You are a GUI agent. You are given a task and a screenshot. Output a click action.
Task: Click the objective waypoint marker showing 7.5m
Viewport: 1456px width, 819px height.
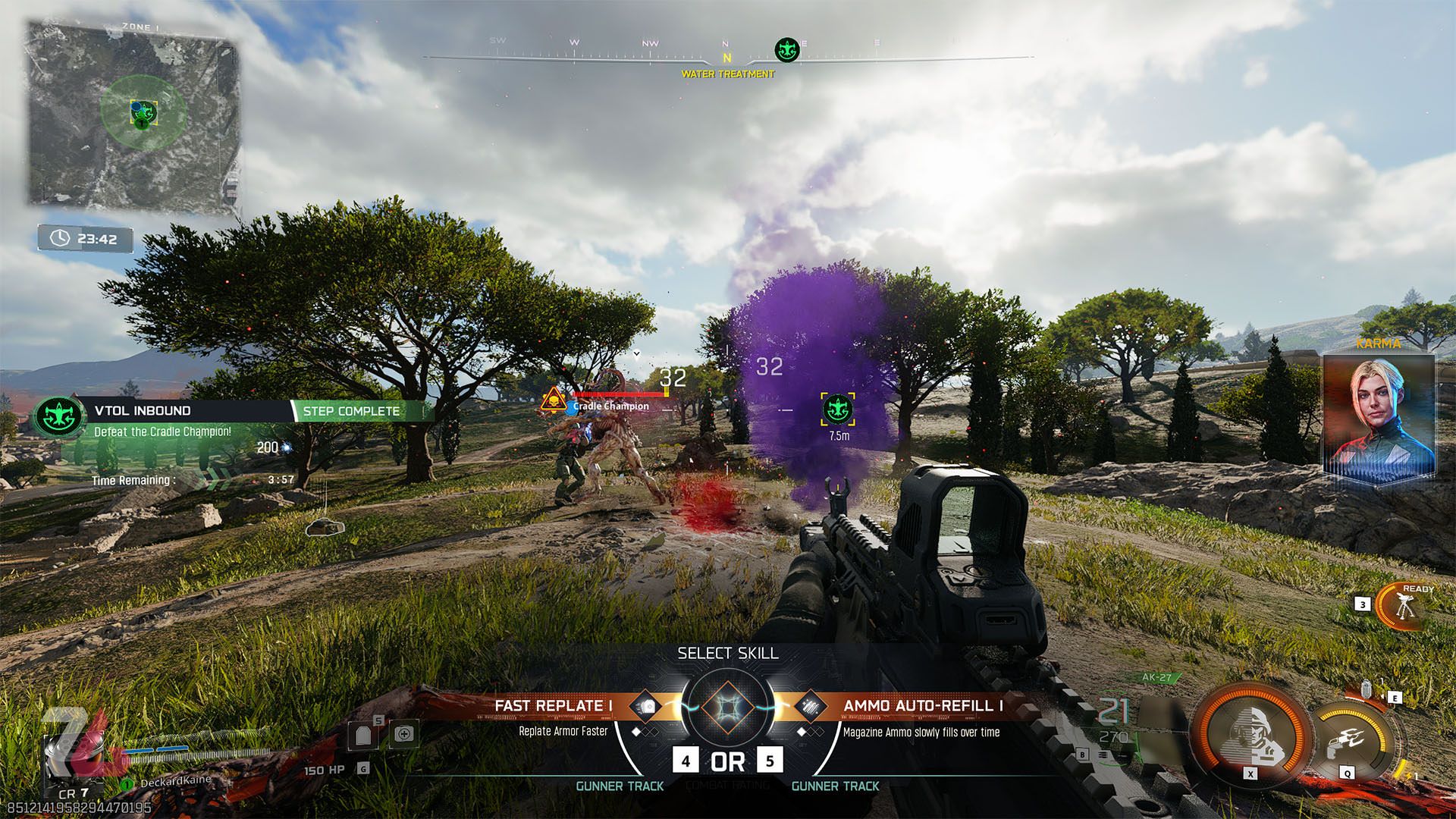[838, 409]
